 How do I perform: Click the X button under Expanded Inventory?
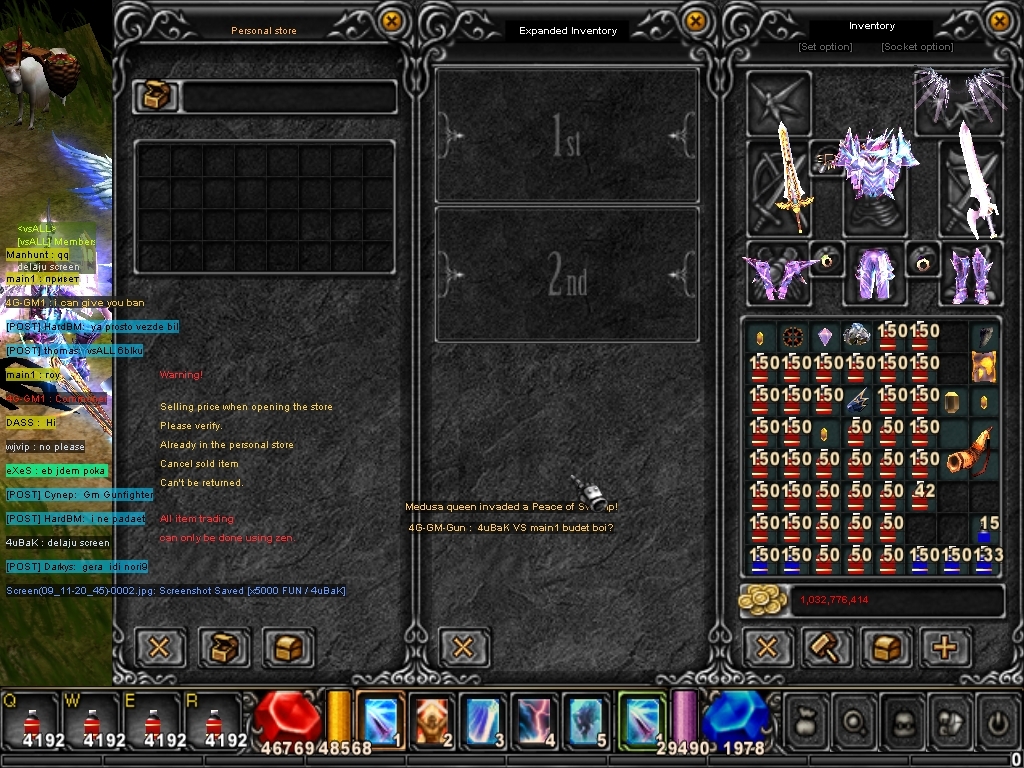(x=463, y=647)
